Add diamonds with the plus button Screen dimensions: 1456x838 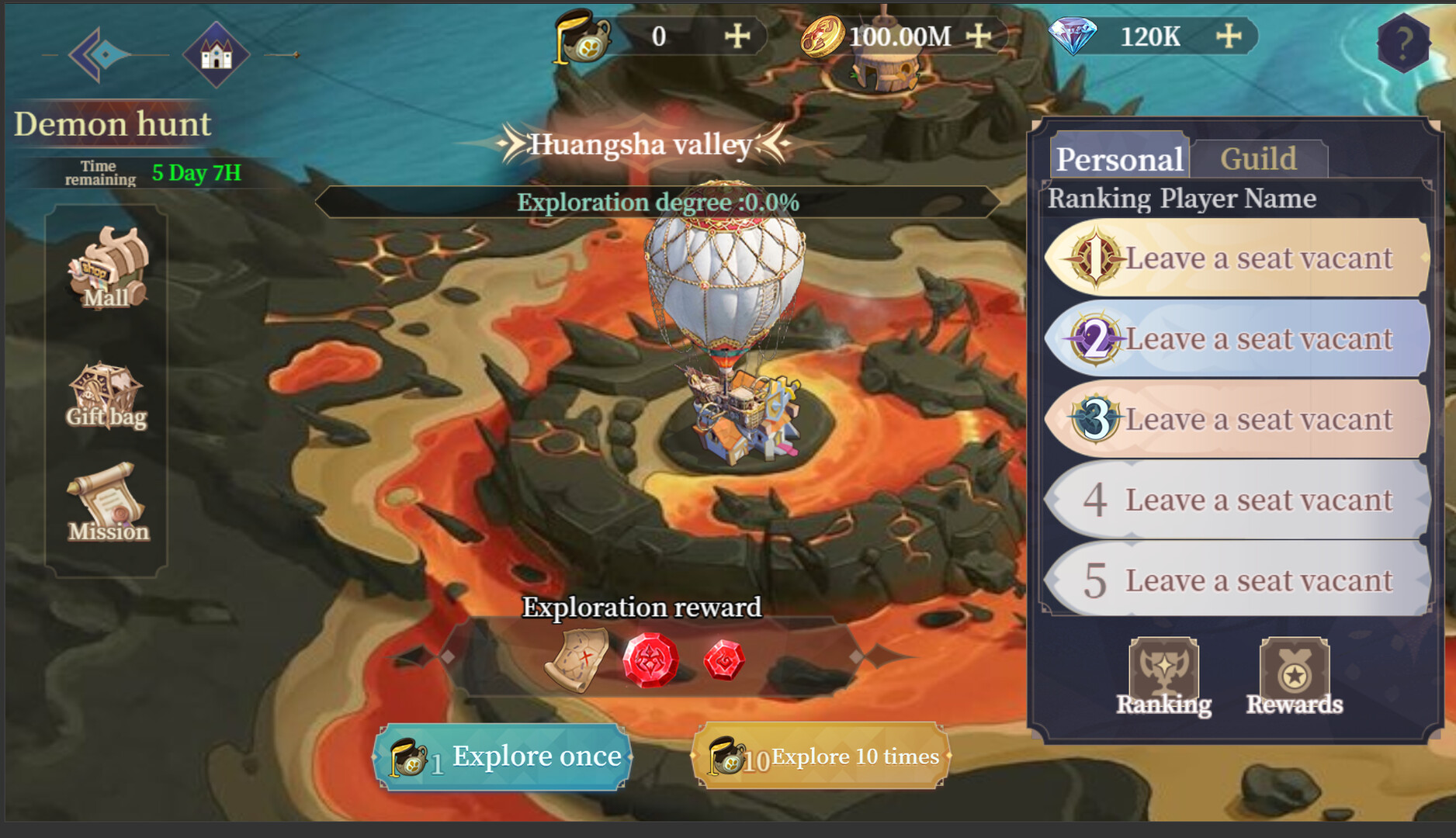[1228, 35]
